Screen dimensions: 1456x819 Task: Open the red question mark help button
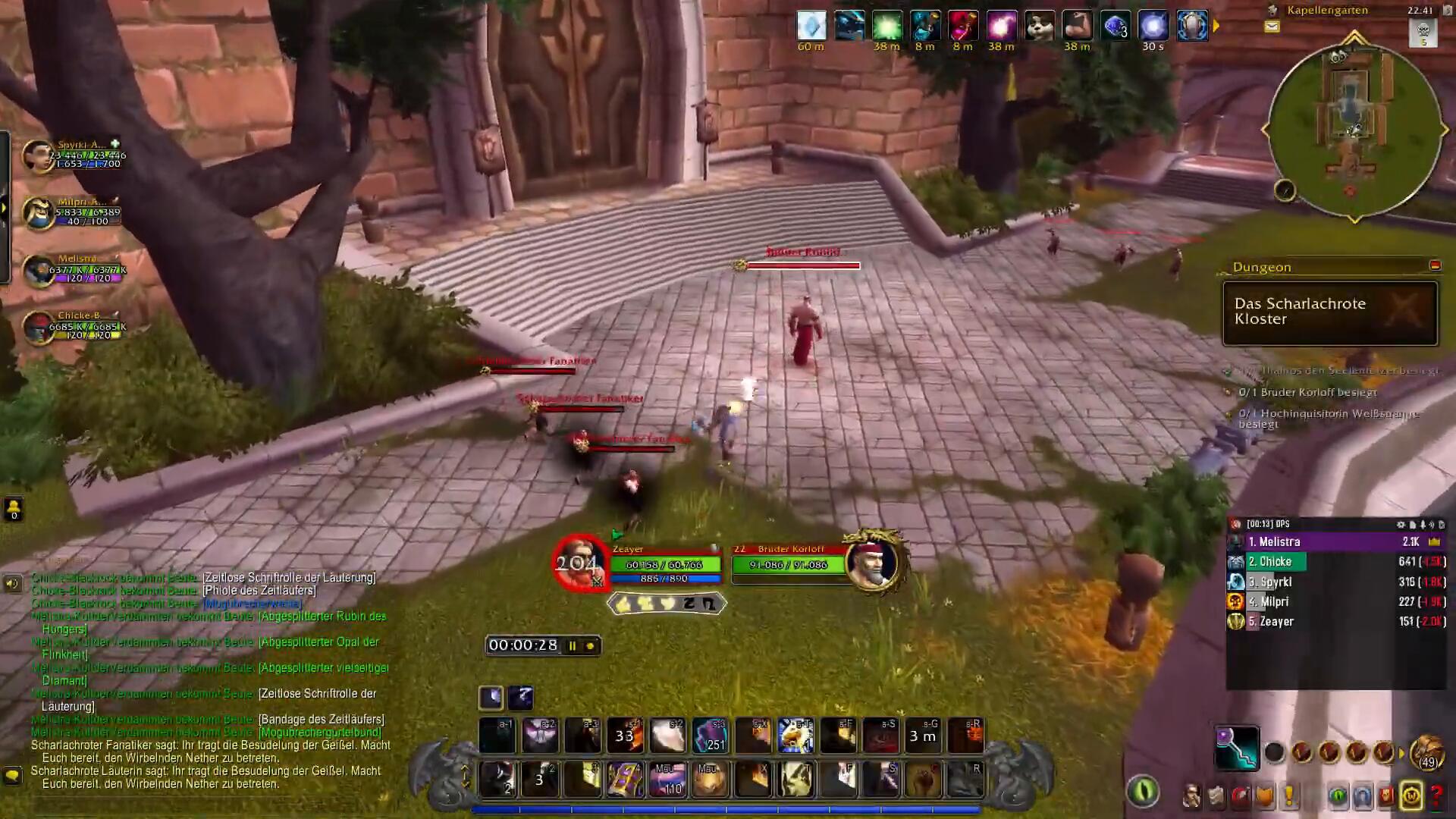tap(1436, 796)
